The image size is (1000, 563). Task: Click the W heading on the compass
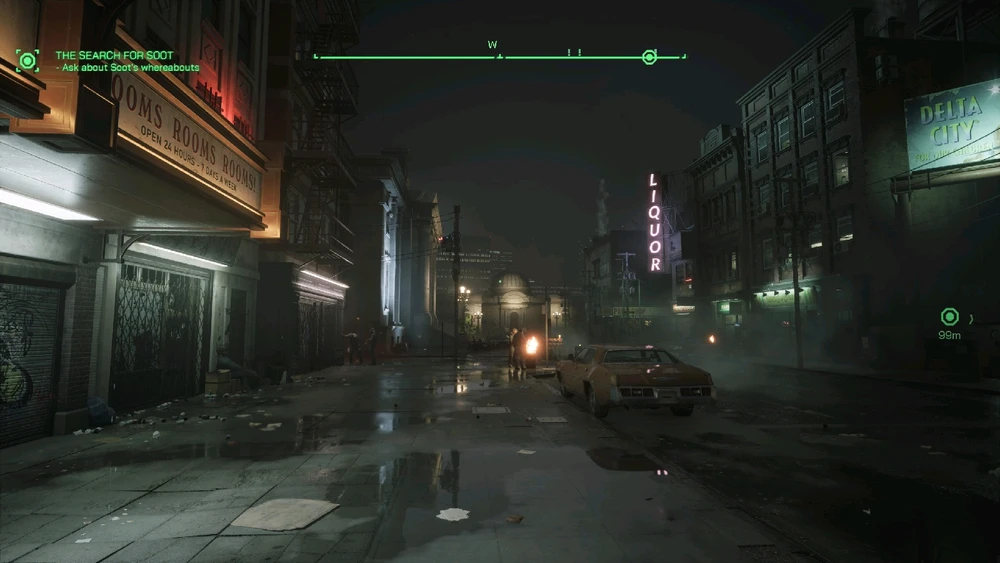[x=492, y=45]
